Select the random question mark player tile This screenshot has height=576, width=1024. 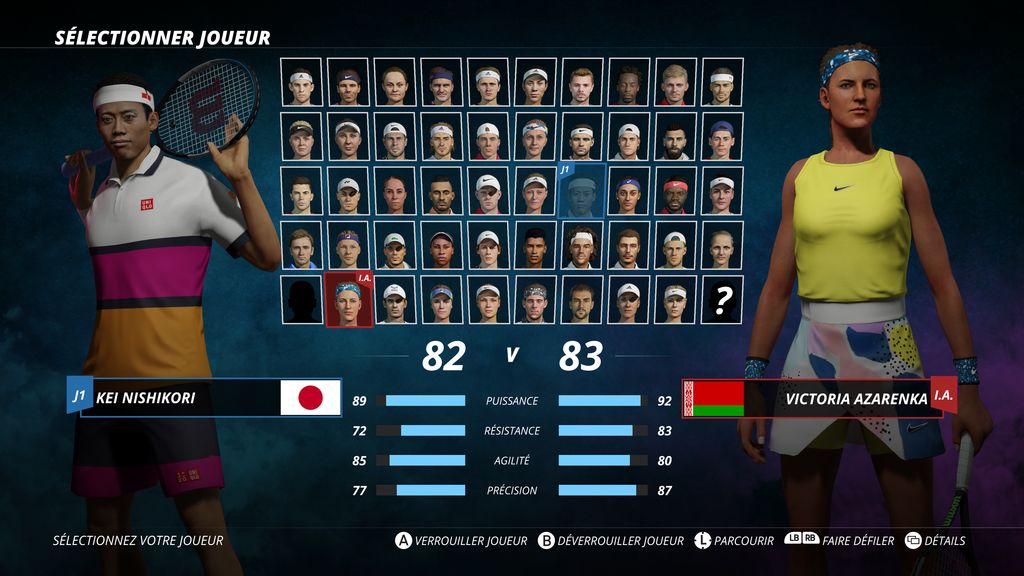[722, 299]
